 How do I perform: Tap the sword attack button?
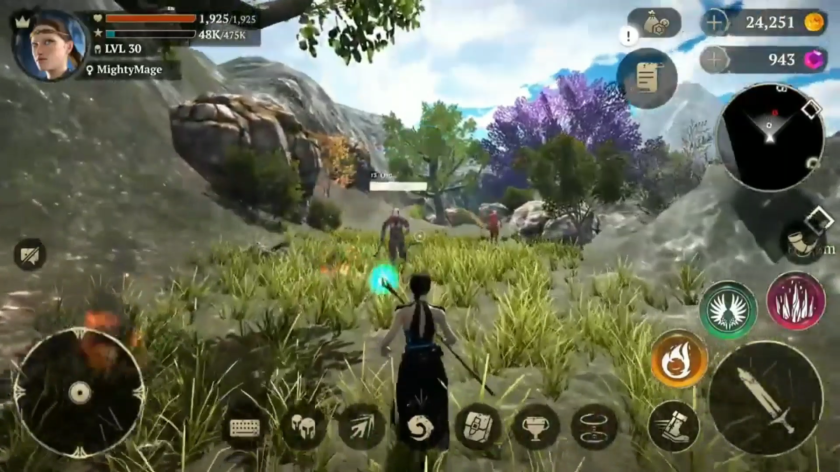click(x=765, y=398)
